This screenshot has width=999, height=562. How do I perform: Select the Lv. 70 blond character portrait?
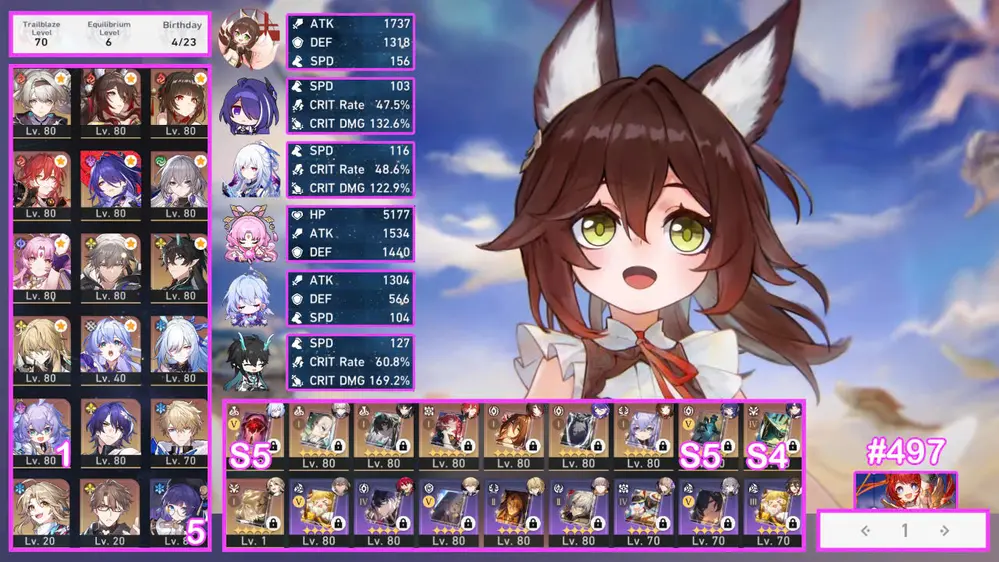179,428
